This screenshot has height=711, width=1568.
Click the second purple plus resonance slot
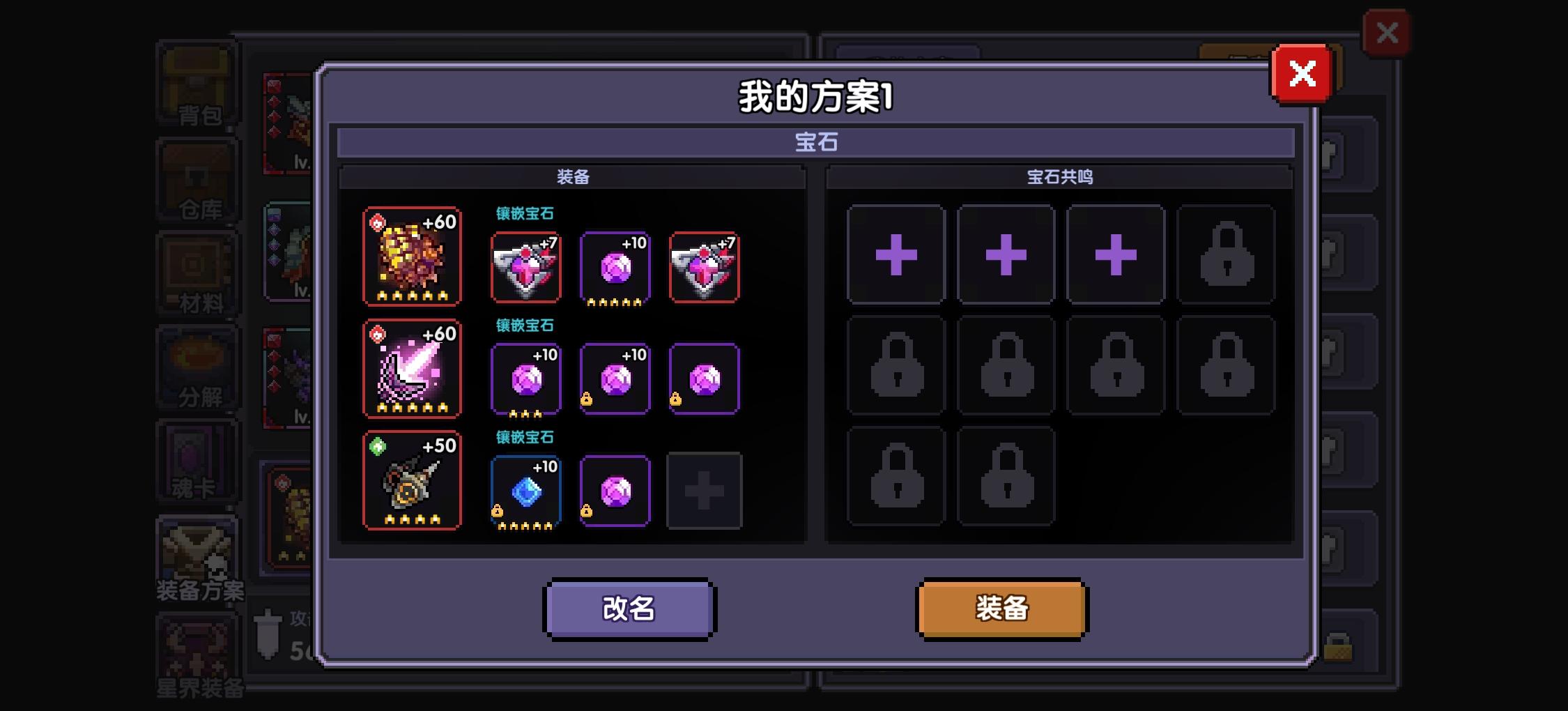click(1006, 254)
